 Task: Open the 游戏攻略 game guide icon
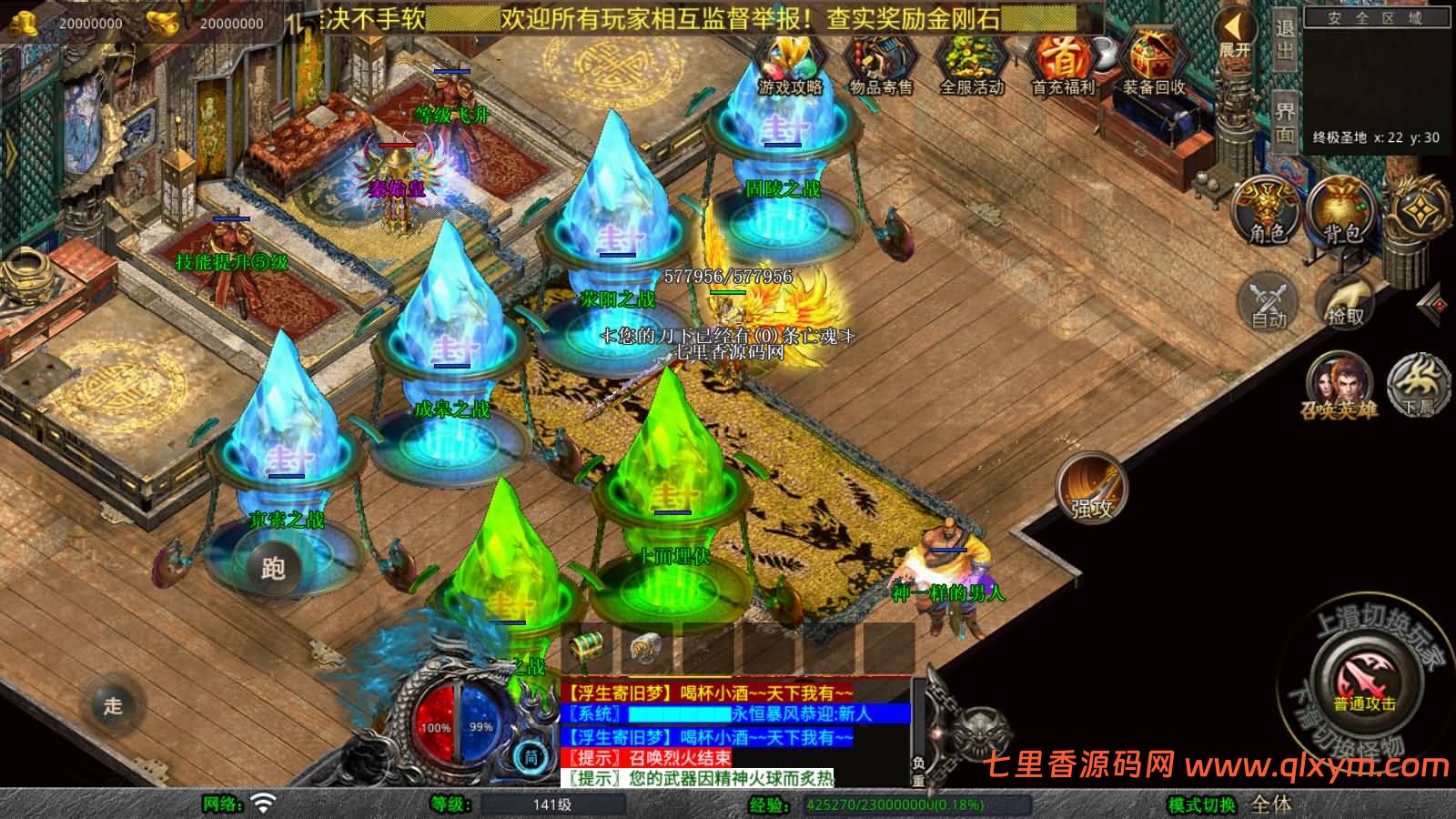coord(790,64)
